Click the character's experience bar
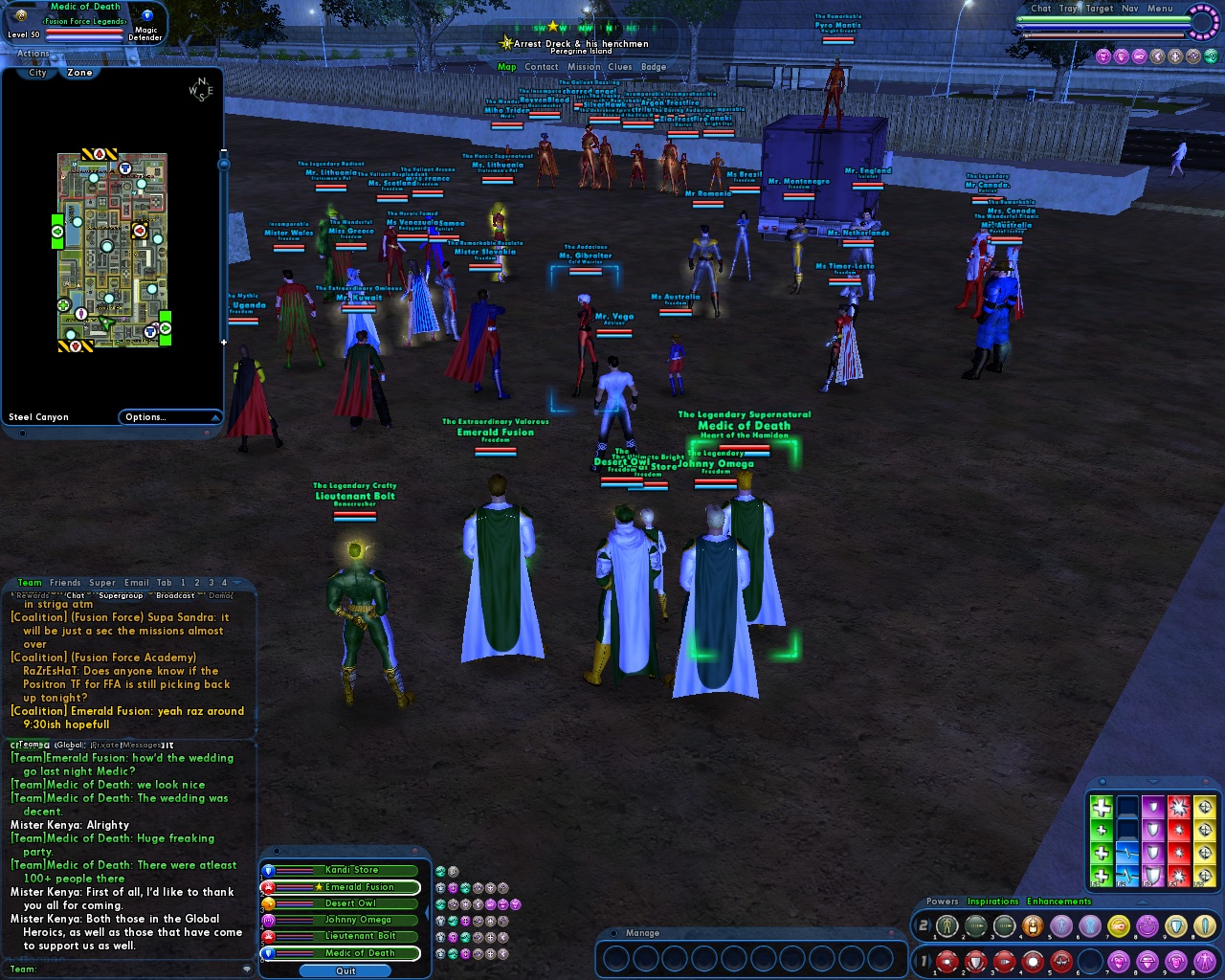Screen dimensions: 1225x980 click(x=84, y=38)
